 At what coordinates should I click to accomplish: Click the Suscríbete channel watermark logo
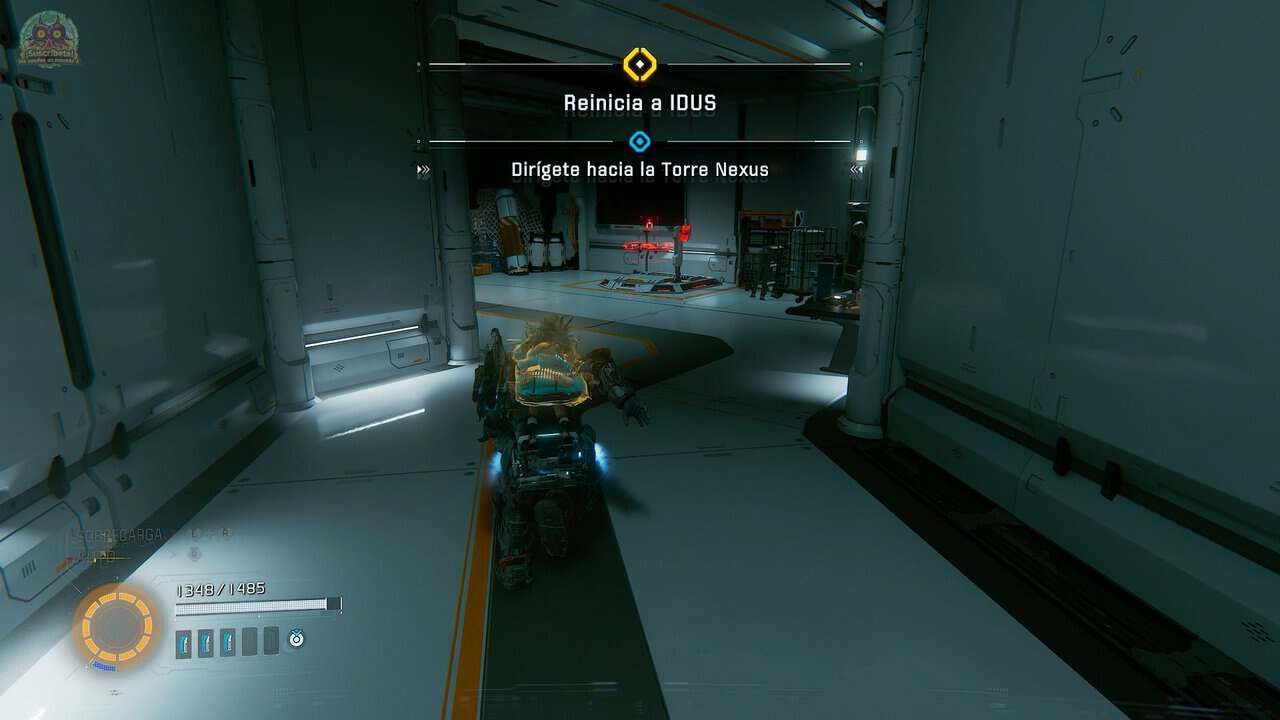tap(50, 38)
